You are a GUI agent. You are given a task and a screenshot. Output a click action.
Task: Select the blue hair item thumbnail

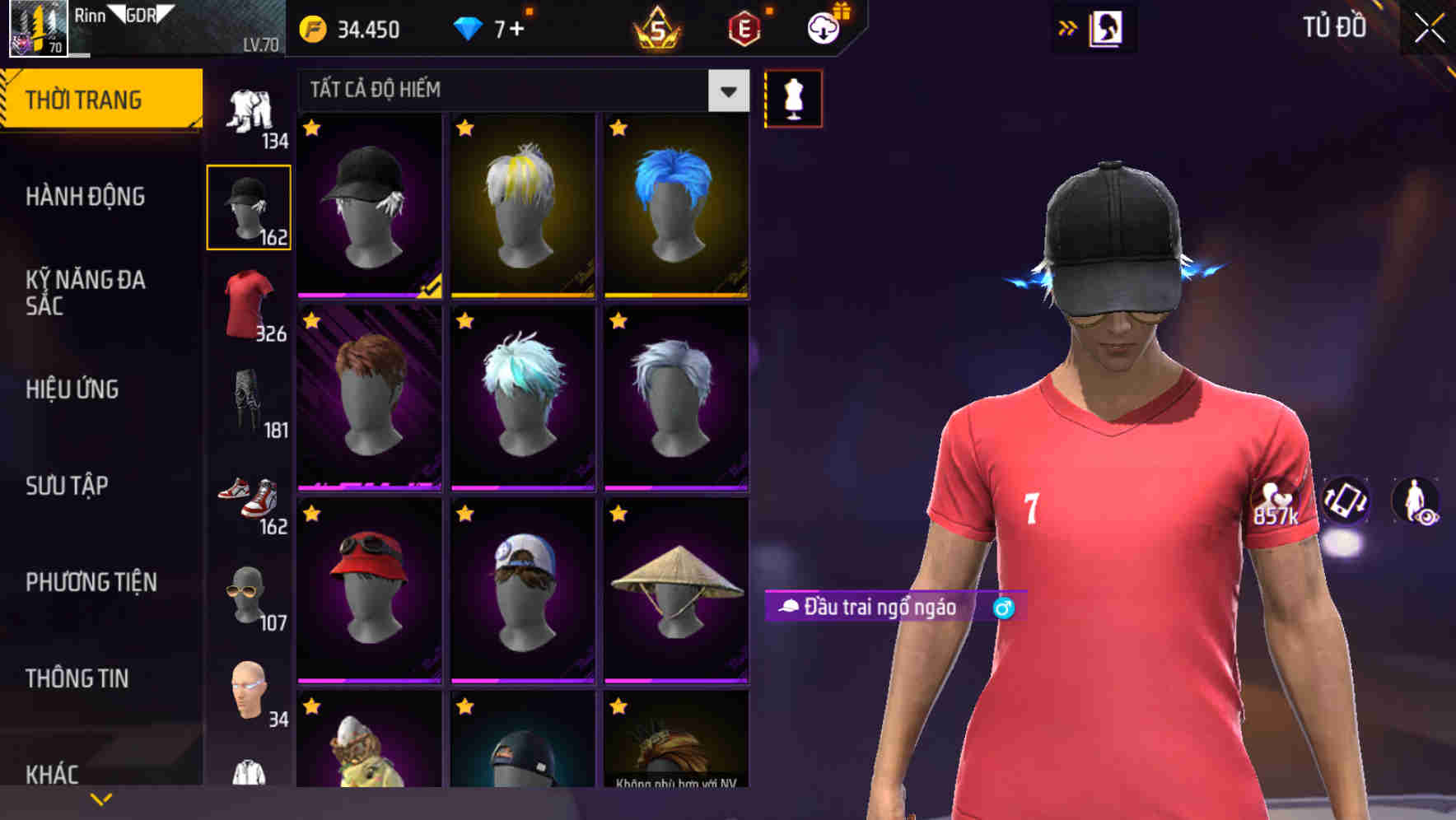(x=675, y=204)
